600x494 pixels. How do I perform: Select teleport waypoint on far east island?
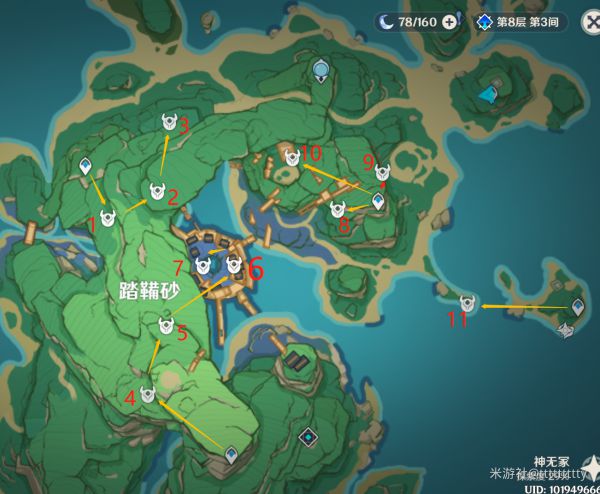578,307
